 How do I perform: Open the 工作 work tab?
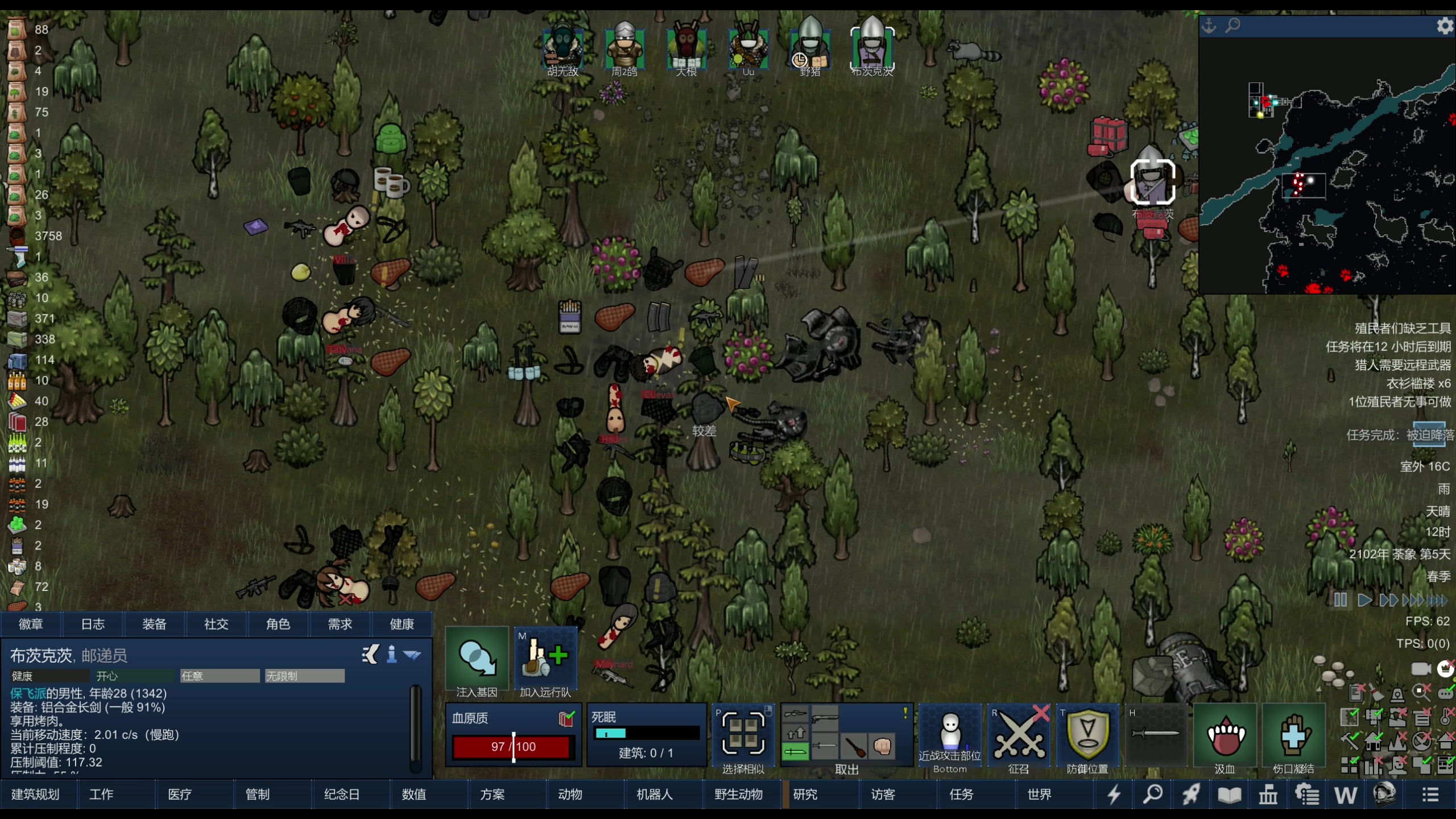[x=101, y=794]
